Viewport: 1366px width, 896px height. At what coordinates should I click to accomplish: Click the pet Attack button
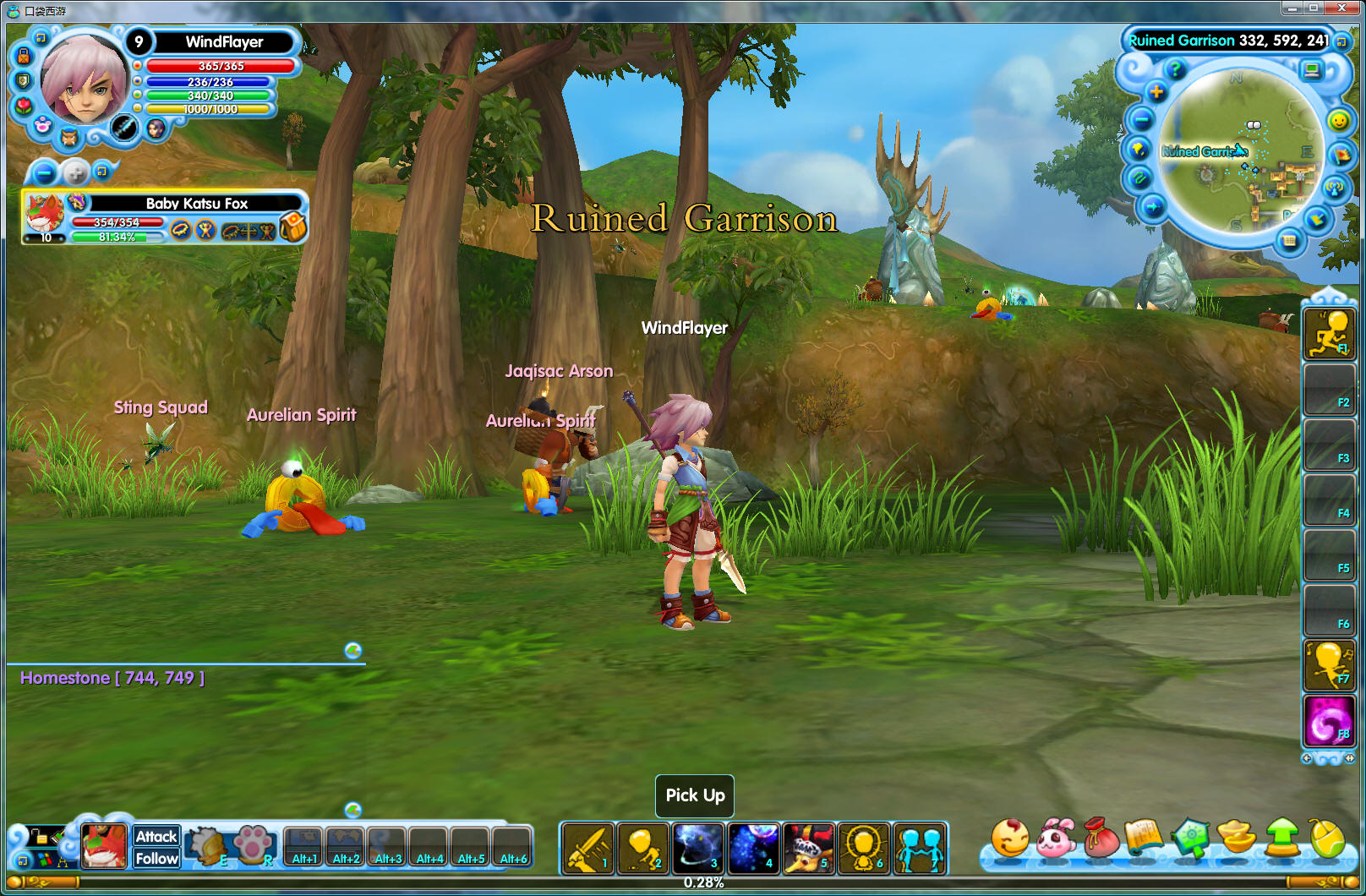(x=156, y=836)
